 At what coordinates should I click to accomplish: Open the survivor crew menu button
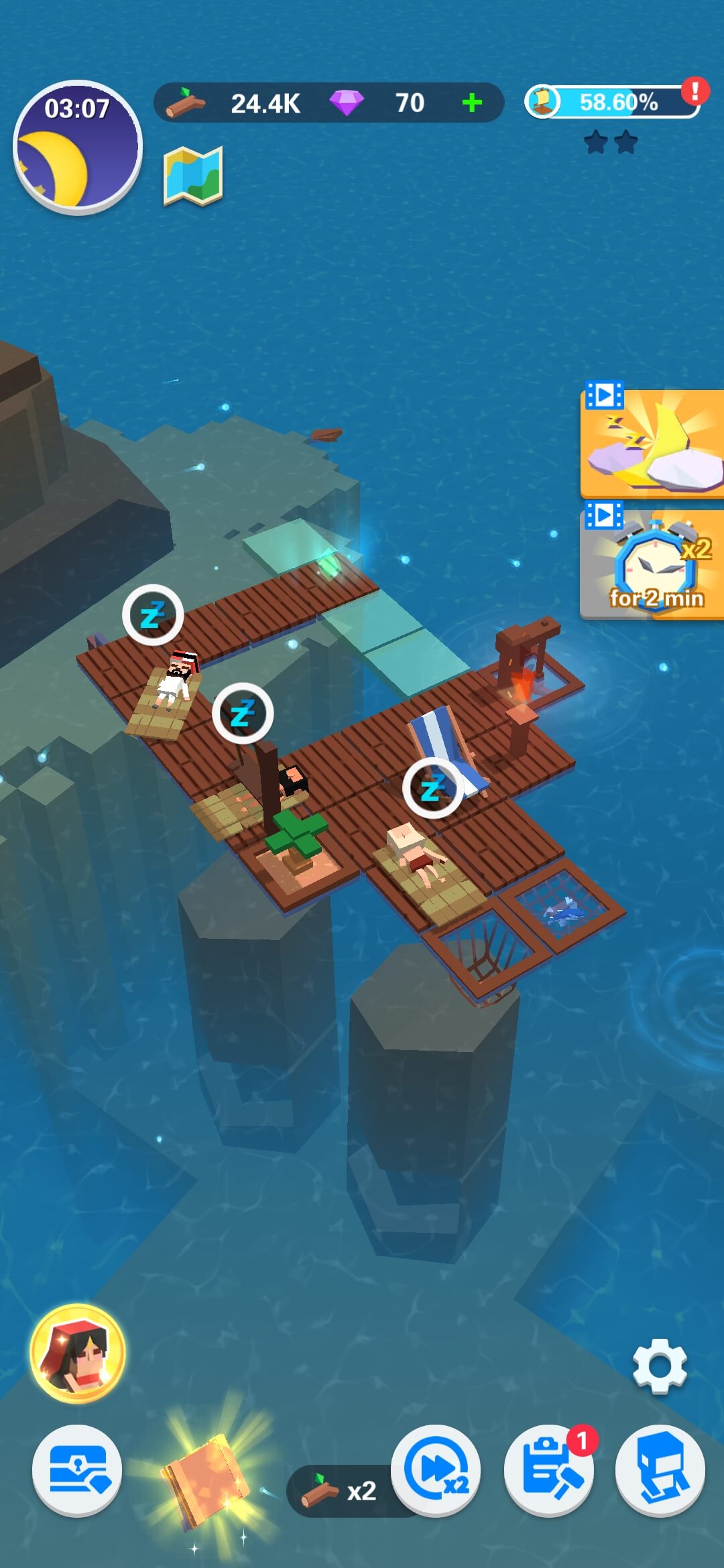[x=660, y=1470]
